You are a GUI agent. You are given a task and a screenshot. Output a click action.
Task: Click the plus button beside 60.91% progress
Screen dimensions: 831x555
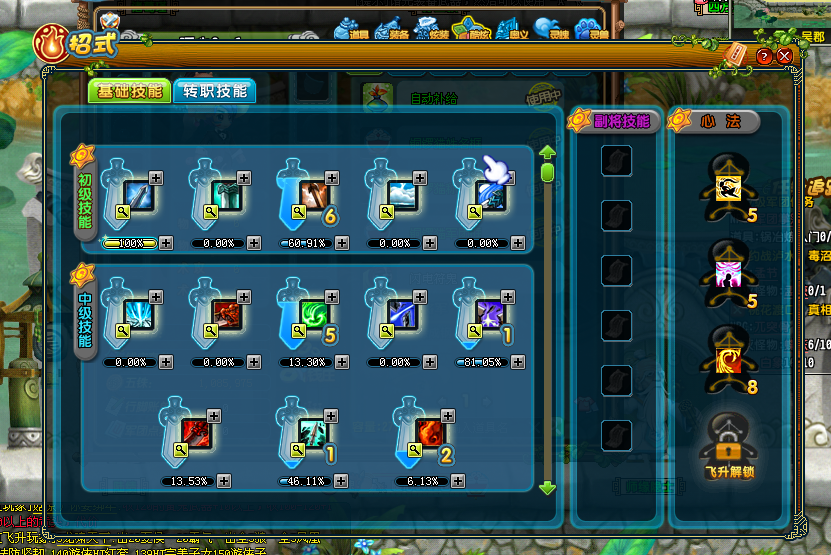(x=342, y=243)
